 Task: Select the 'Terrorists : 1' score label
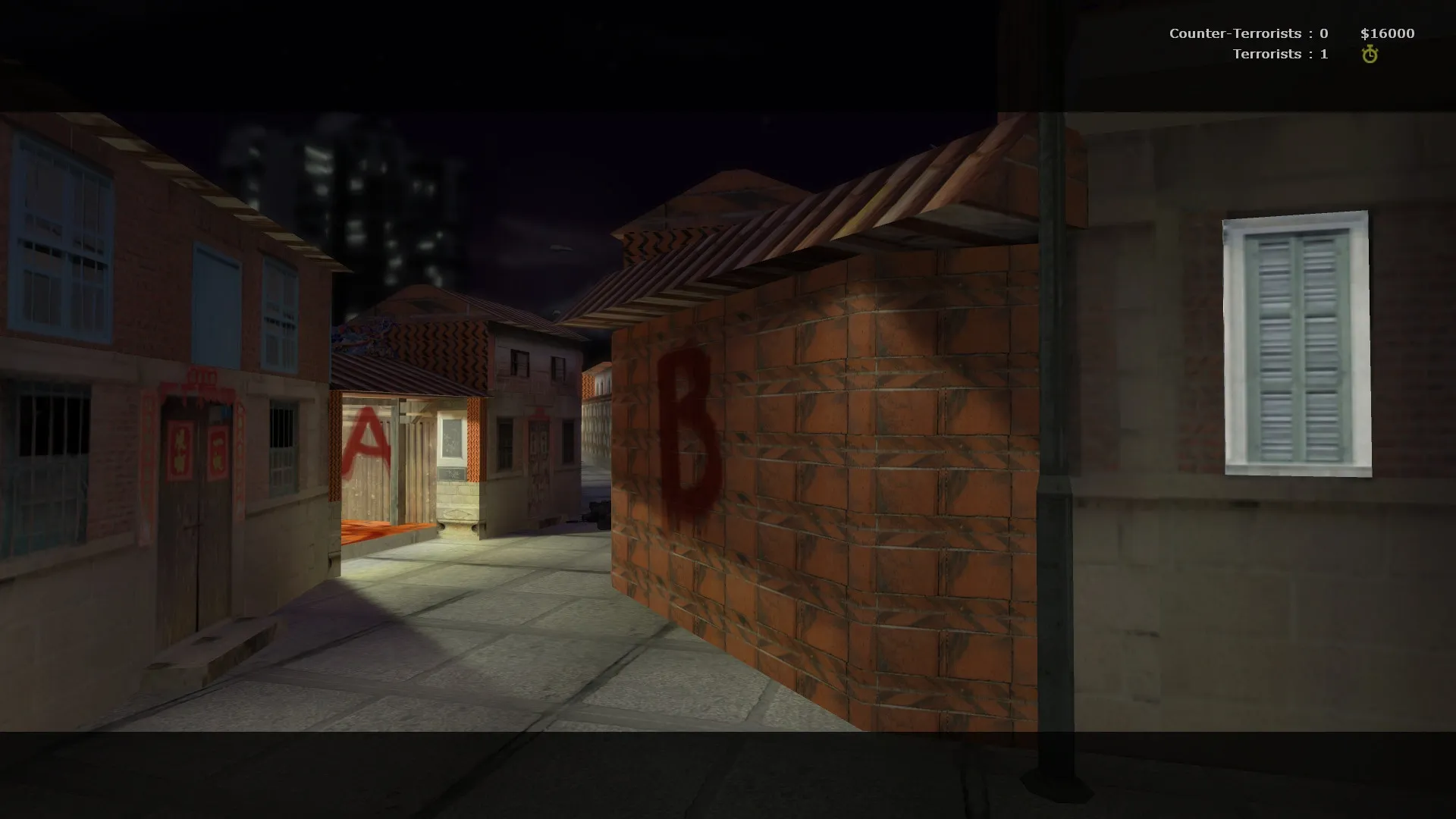point(1280,54)
